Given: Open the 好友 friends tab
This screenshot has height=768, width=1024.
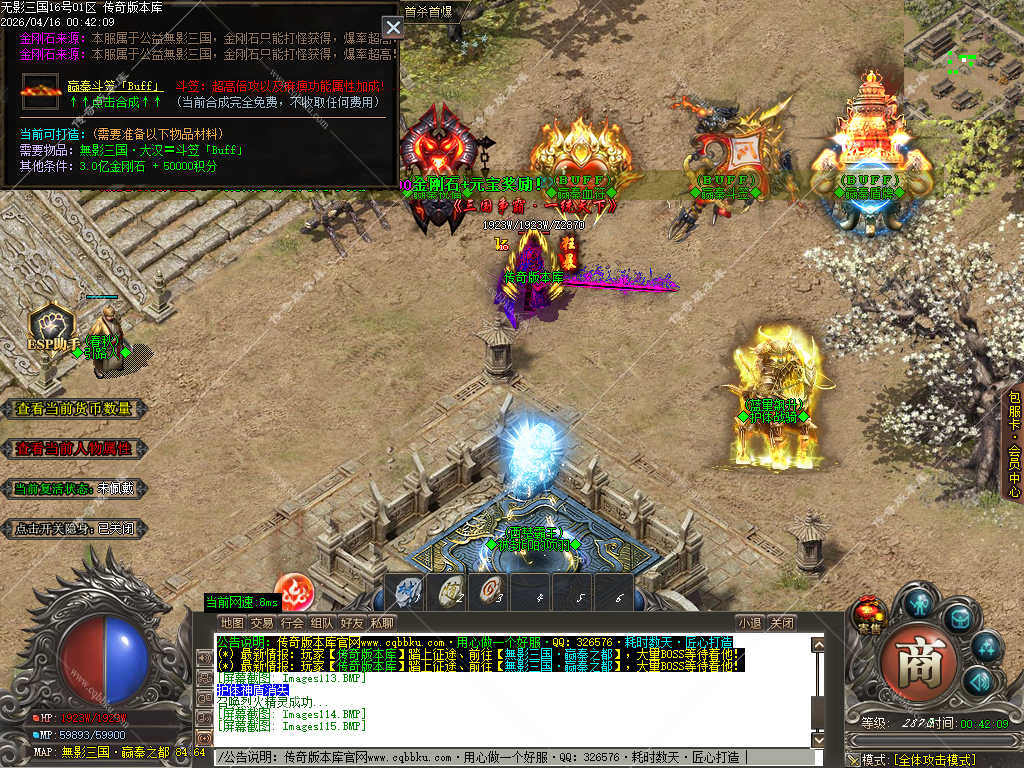Looking at the screenshot, I should (352, 623).
